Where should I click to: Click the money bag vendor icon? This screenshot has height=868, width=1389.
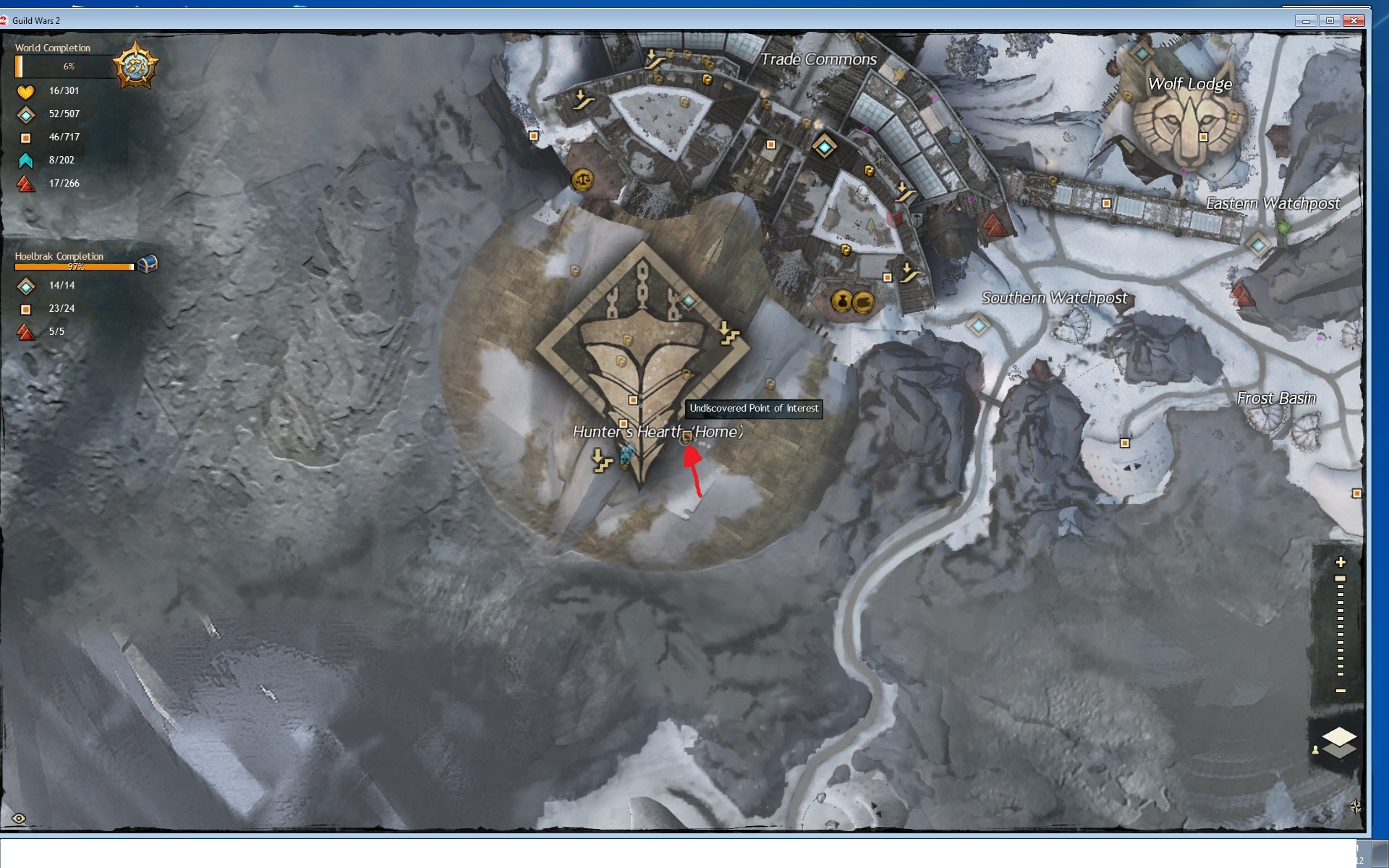pos(841,300)
